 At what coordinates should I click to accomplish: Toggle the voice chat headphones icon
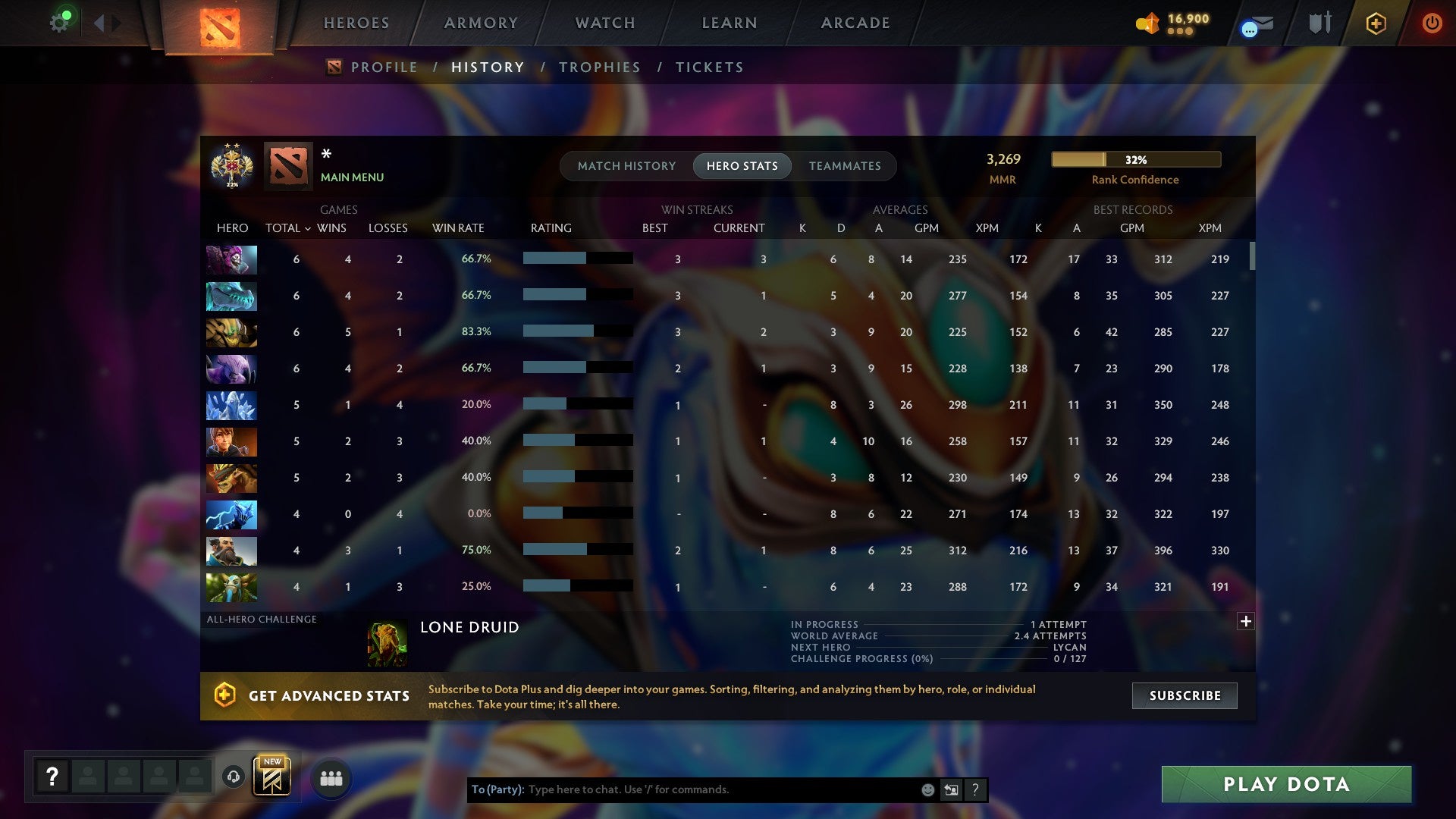(x=235, y=777)
